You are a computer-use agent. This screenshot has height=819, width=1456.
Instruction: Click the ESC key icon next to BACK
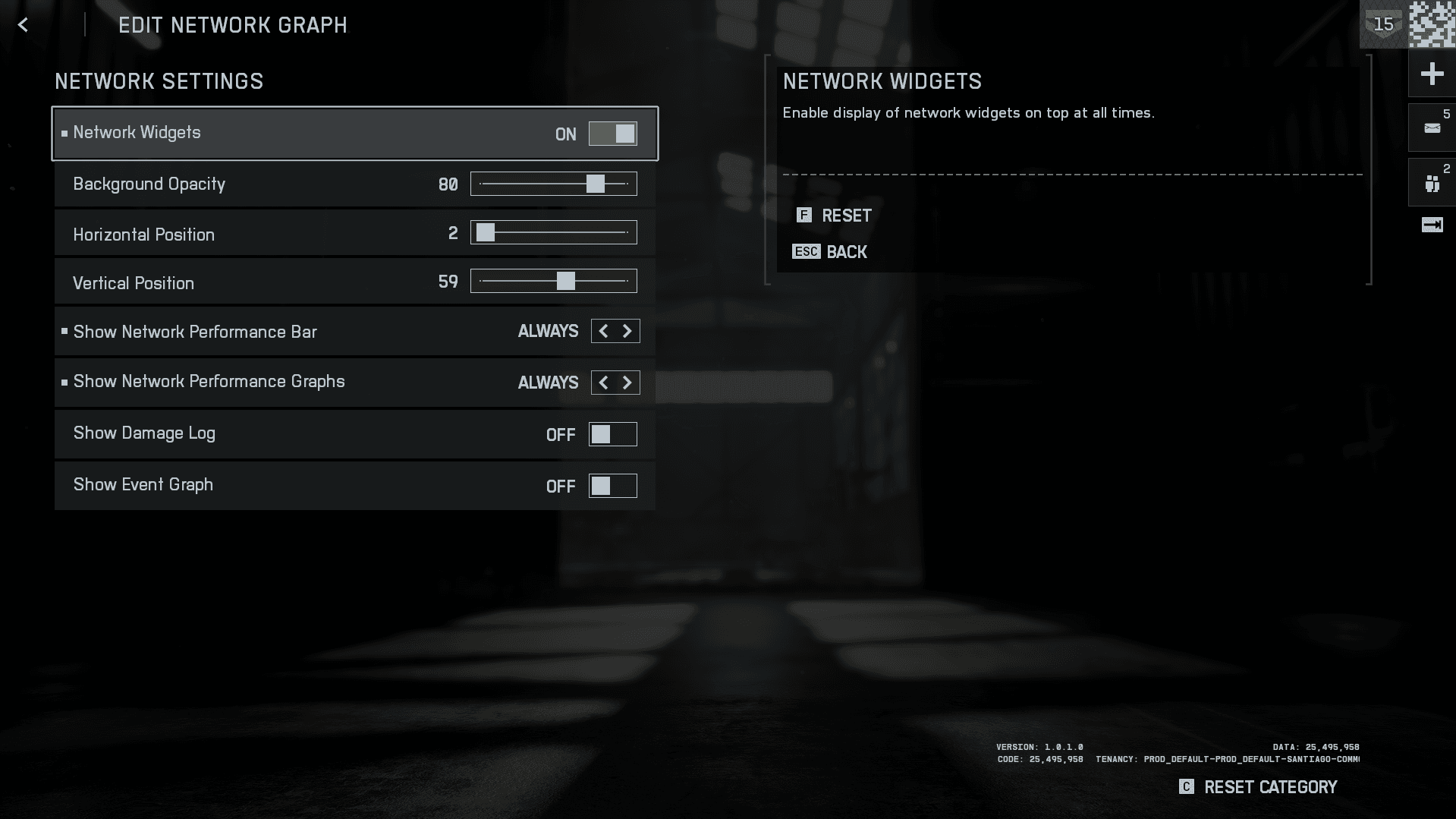point(806,251)
